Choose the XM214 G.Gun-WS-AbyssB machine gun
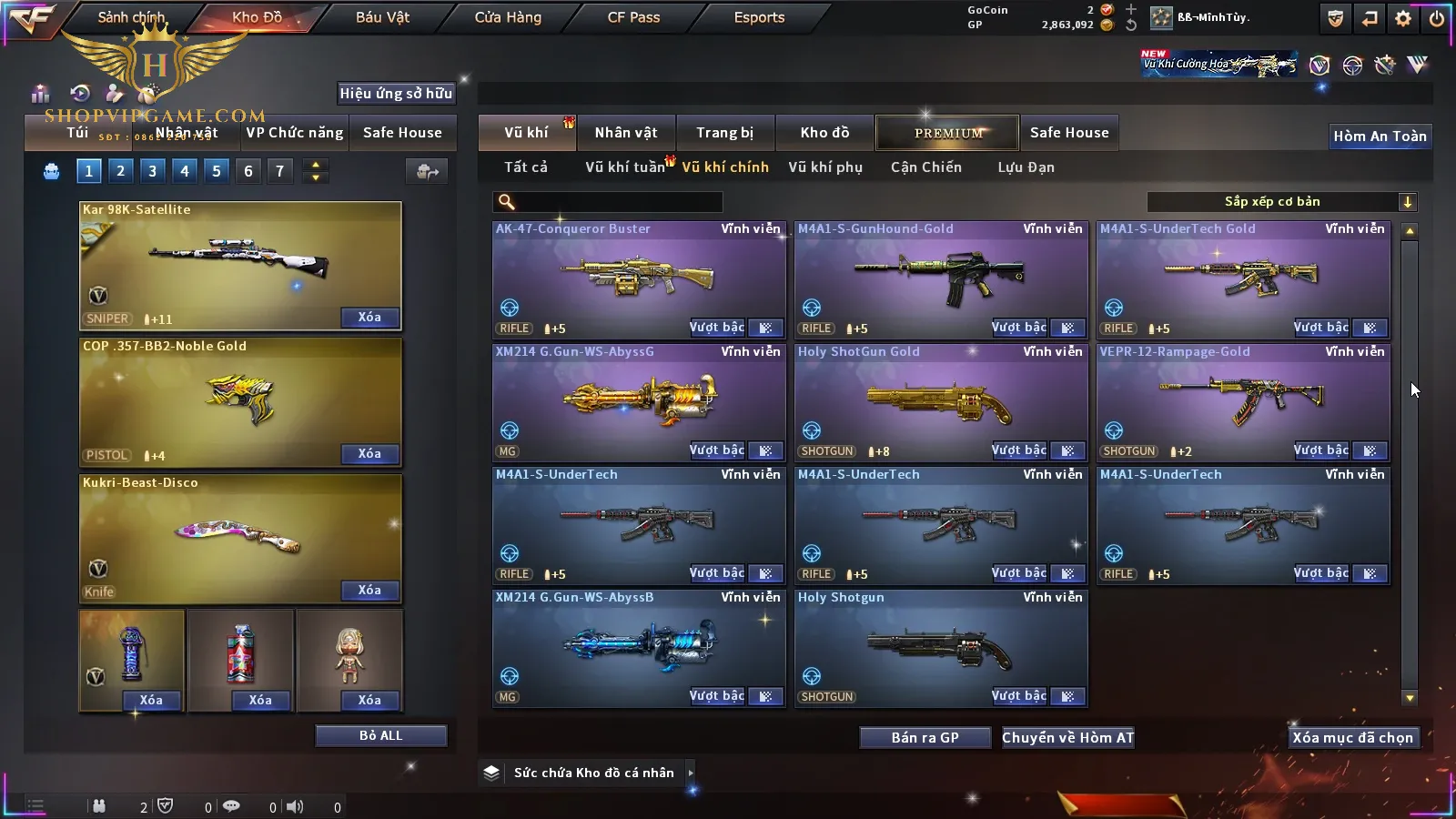This screenshot has height=819, width=1456. pyautogui.click(x=638, y=647)
